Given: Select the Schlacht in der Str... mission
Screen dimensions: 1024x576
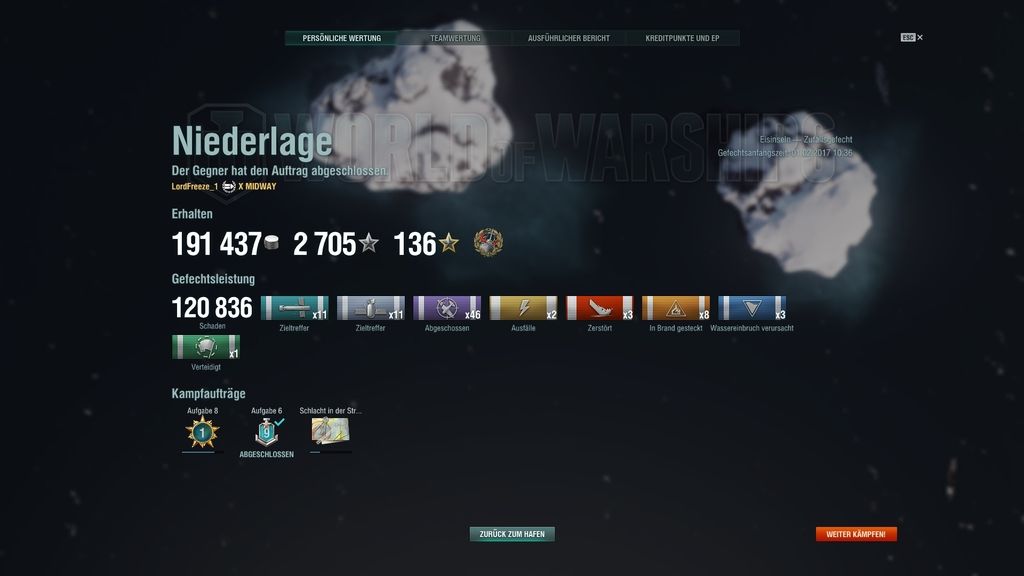Looking at the screenshot, I should tap(329, 431).
